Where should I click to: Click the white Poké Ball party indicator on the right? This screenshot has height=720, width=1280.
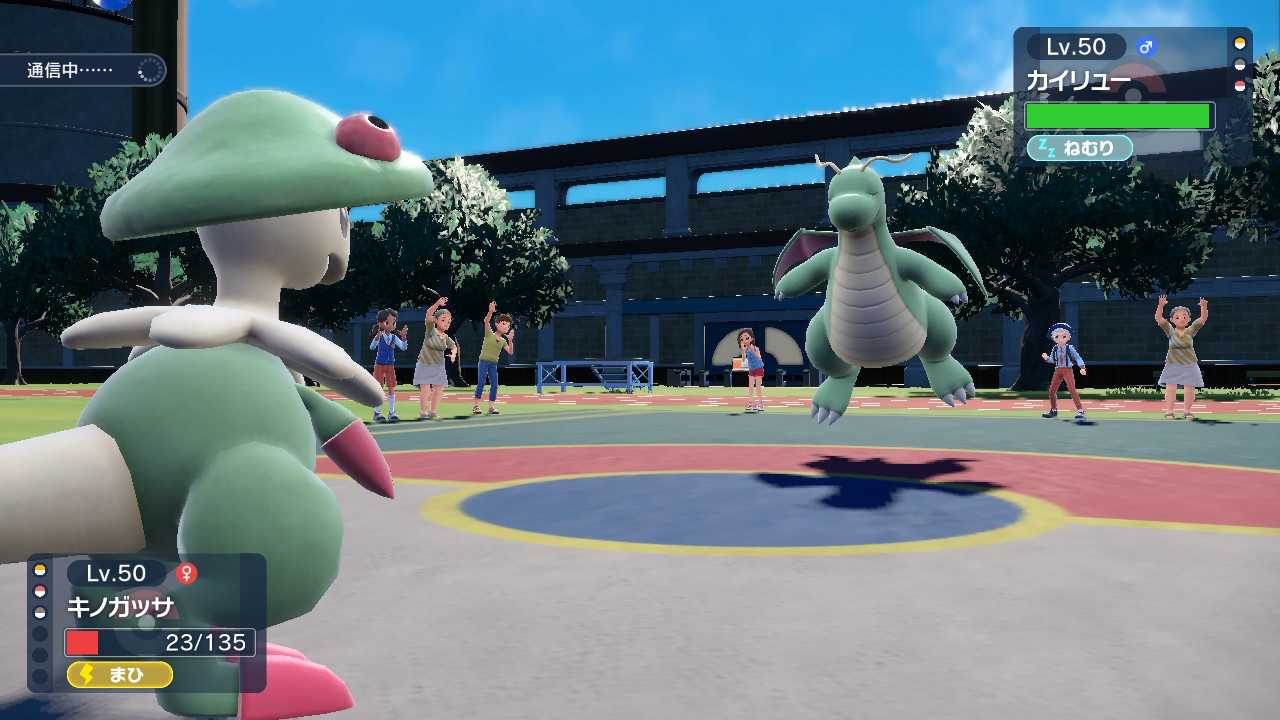pyautogui.click(x=1241, y=63)
